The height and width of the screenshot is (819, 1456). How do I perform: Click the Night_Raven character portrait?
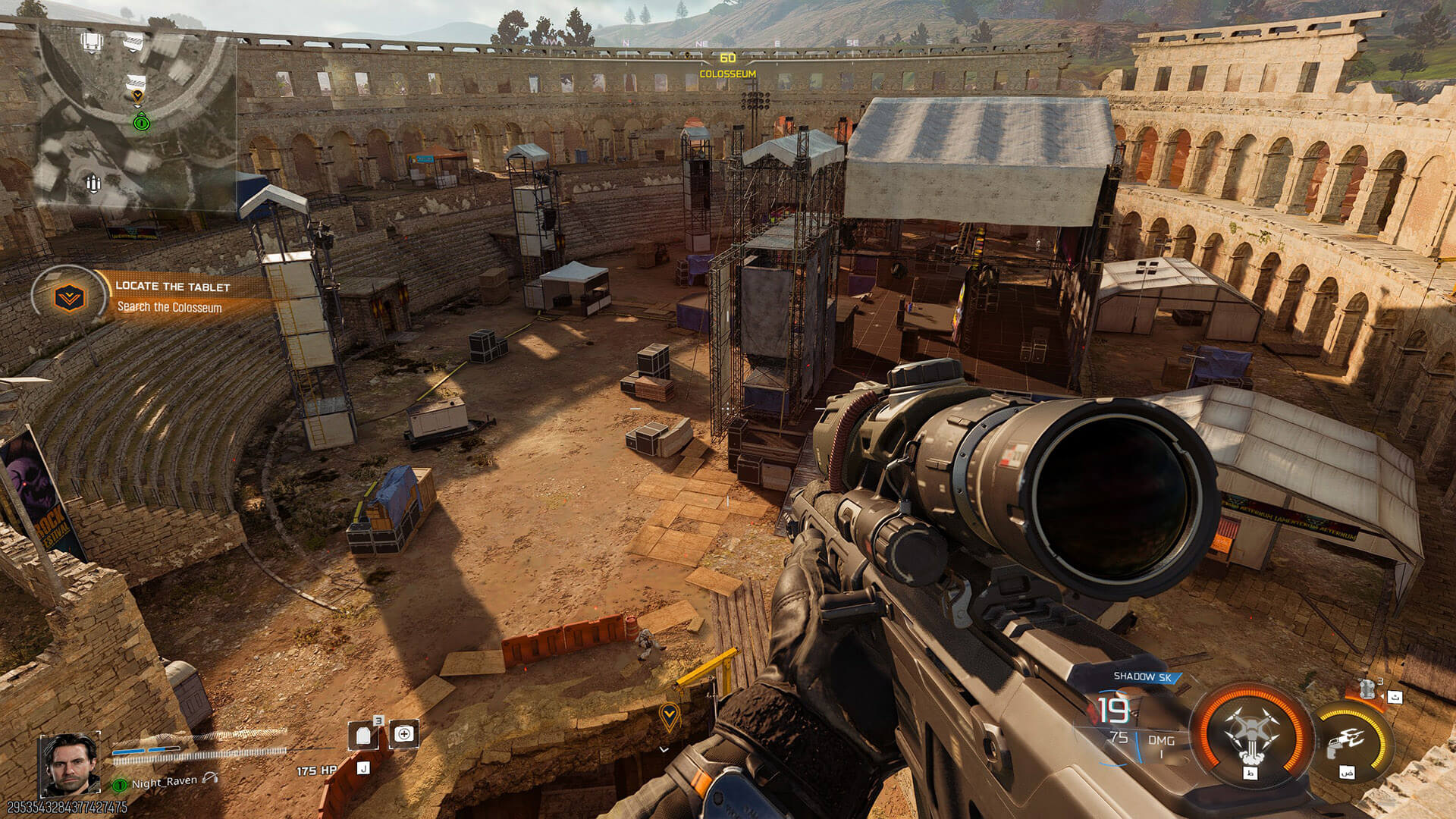69,764
